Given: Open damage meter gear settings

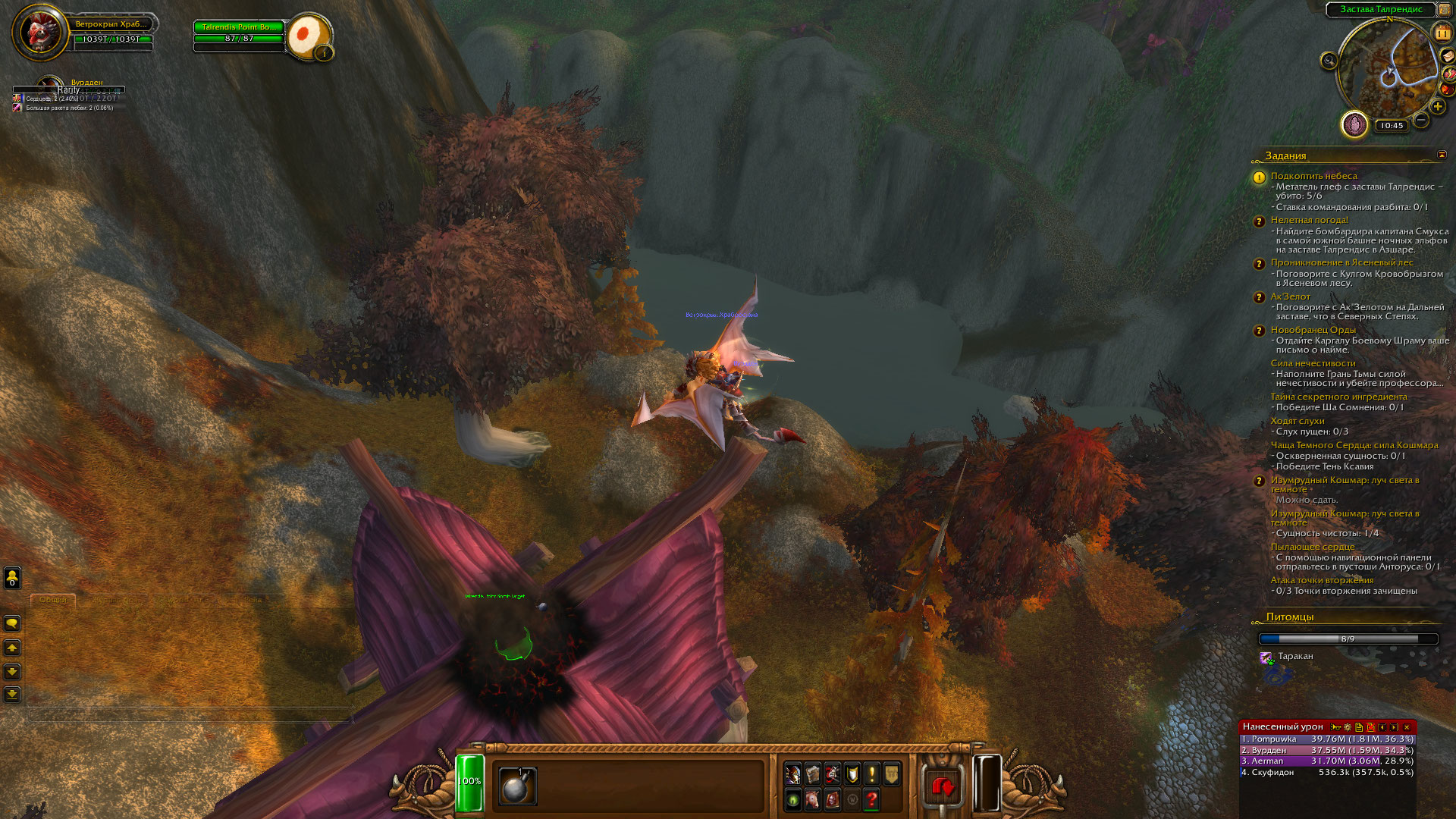Looking at the screenshot, I should pos(1348,727).
